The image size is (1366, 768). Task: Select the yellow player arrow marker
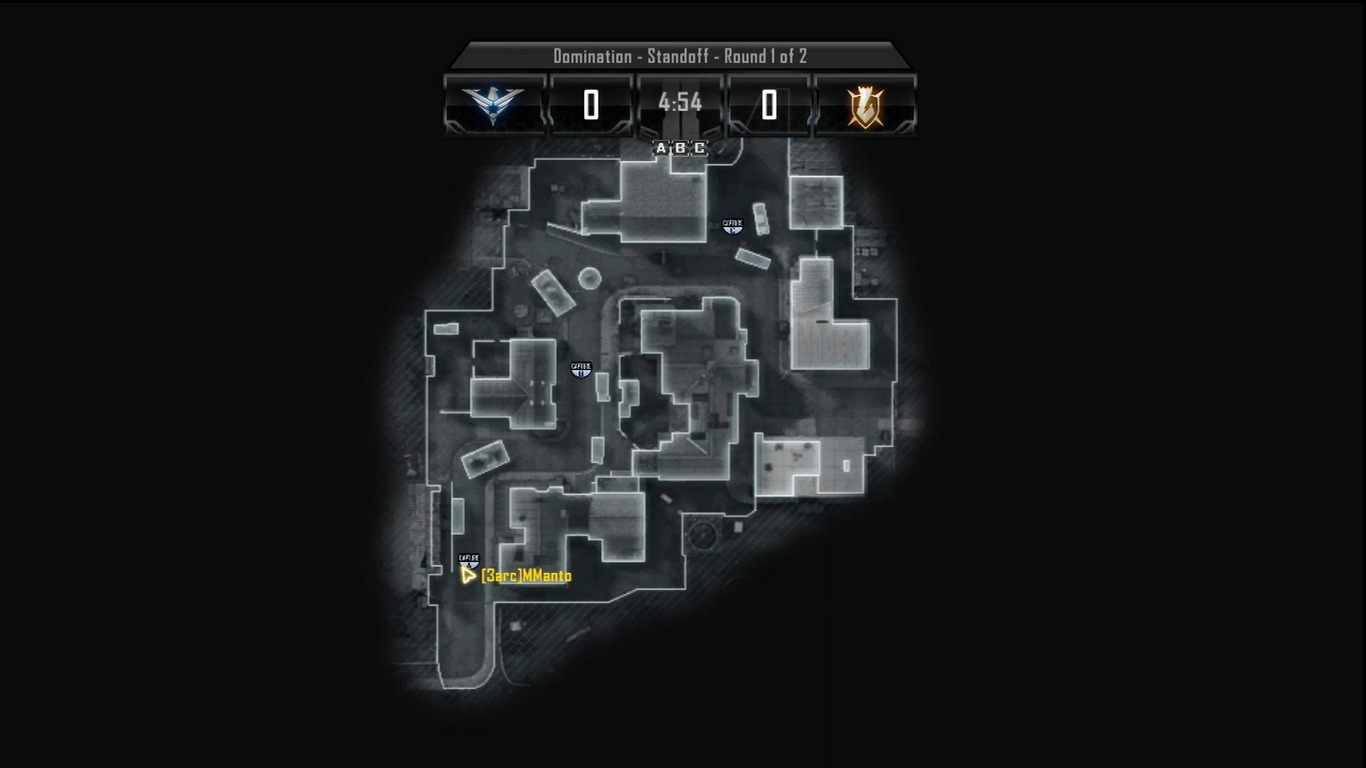[x=469, y=576]
